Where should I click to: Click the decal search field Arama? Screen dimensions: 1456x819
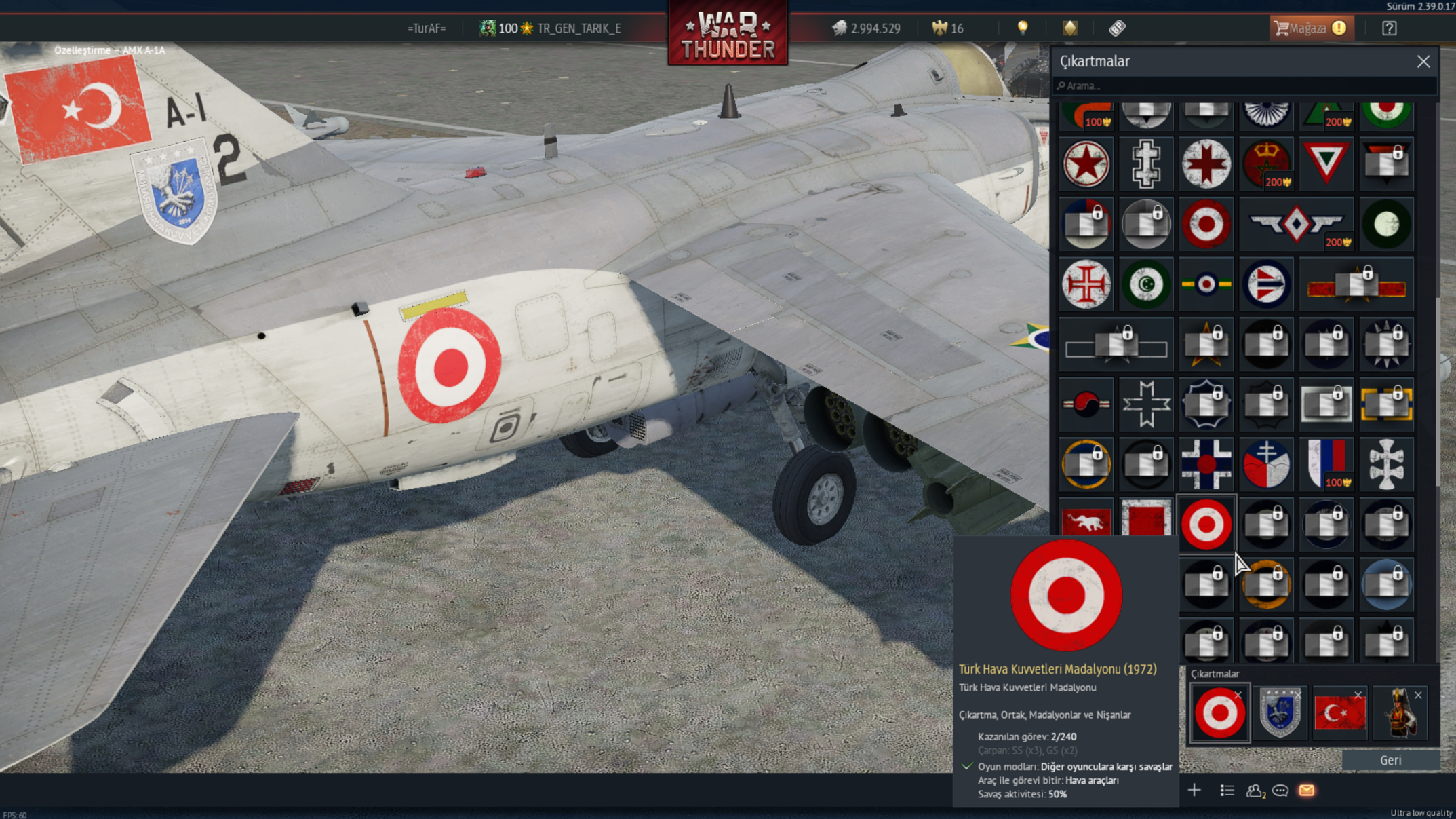tap(1244, 86)
